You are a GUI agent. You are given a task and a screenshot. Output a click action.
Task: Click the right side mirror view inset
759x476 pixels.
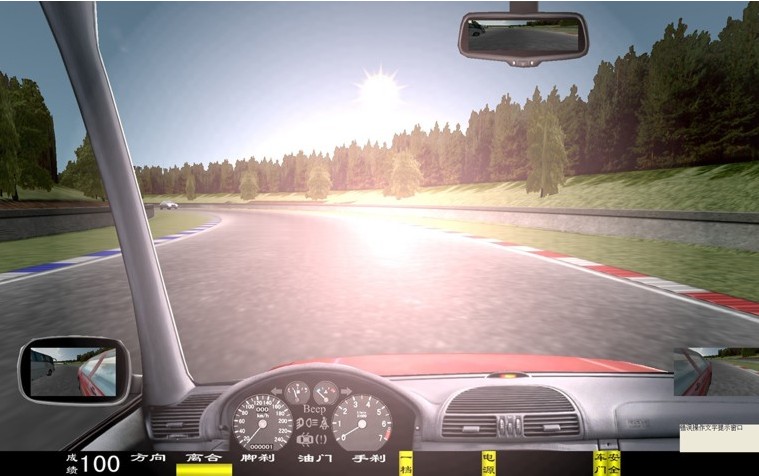click(x=716, y=371)
